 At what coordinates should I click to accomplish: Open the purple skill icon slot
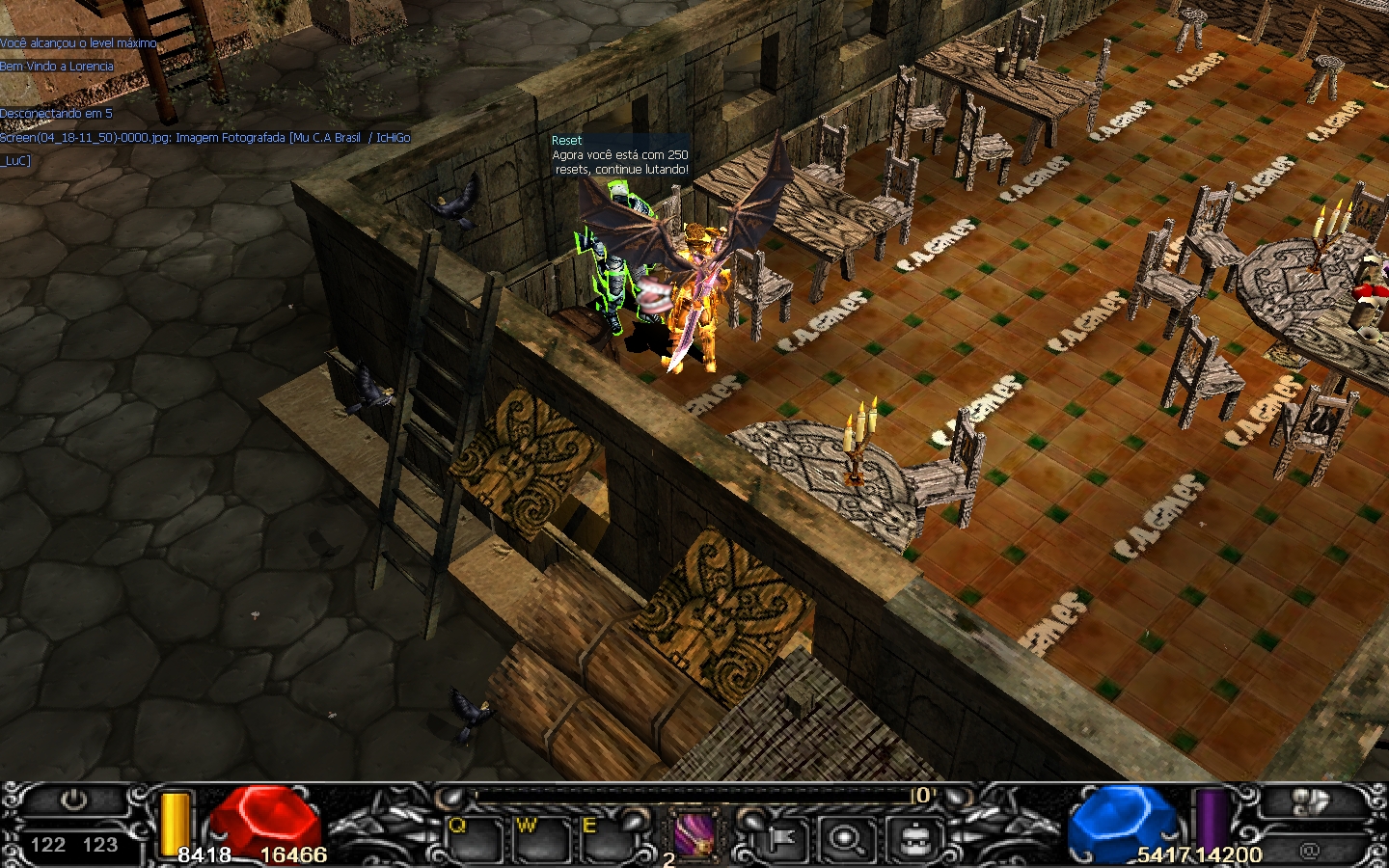coord(694,834)
